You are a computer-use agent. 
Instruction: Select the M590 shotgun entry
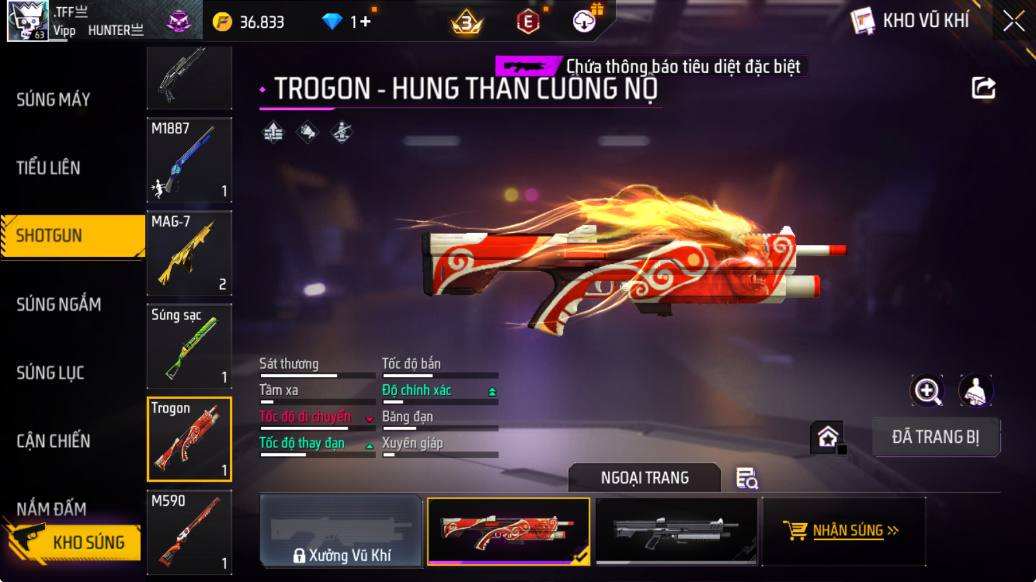(x=189, y=532)
